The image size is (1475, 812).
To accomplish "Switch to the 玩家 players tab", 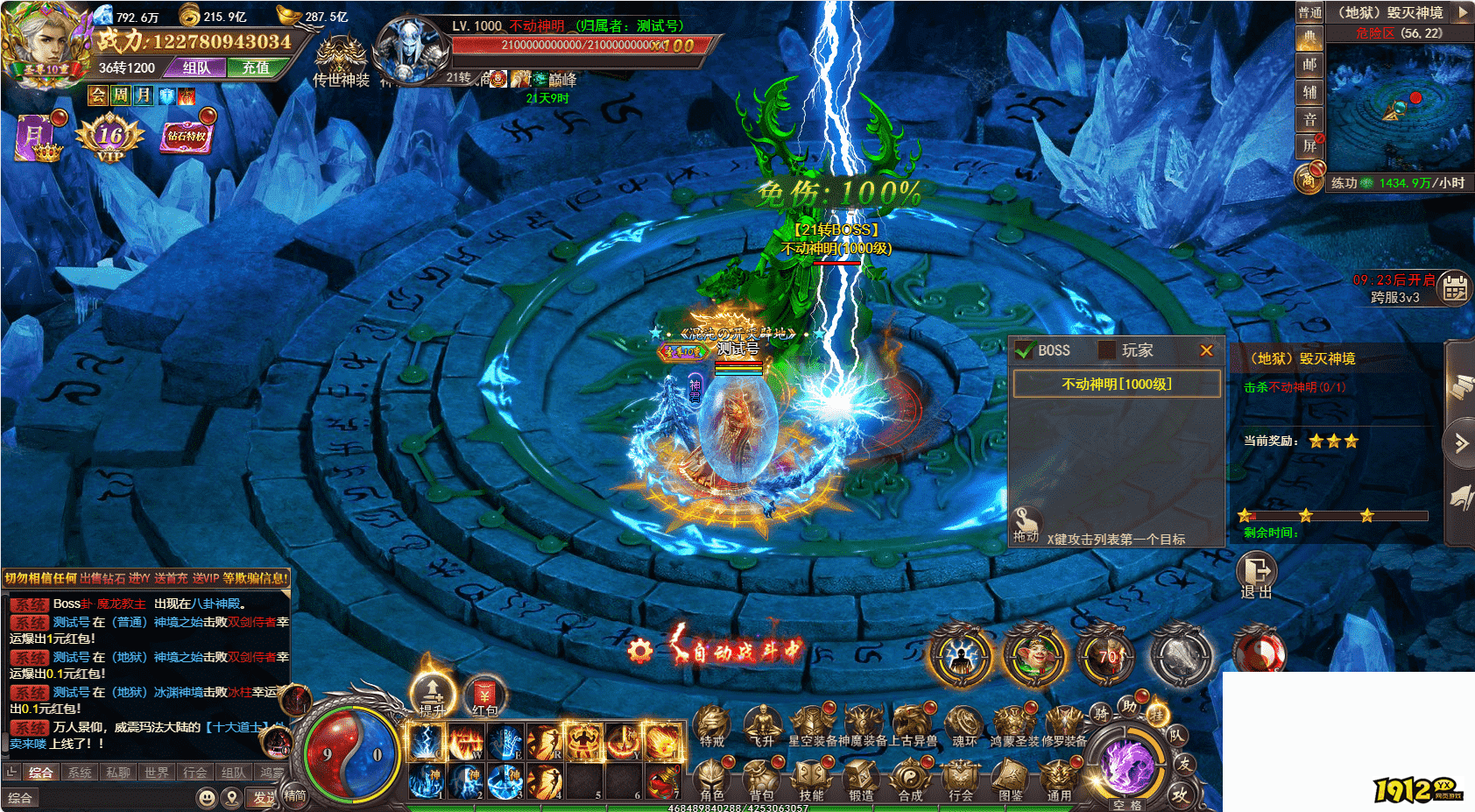I will pyautogui.click(x=1128, y=350).
